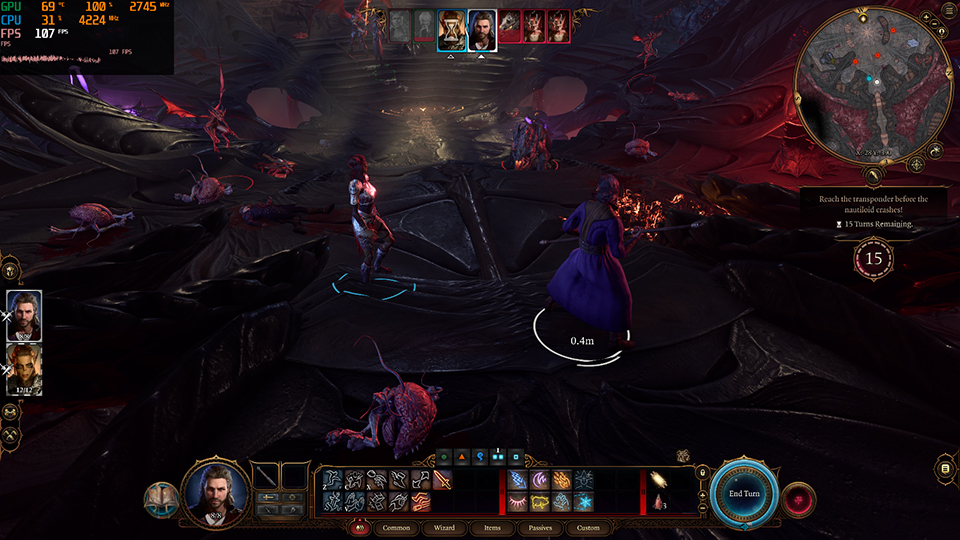Click the hourglass portrait in turn order
960x540 pixels.
(x=452, y=28)
